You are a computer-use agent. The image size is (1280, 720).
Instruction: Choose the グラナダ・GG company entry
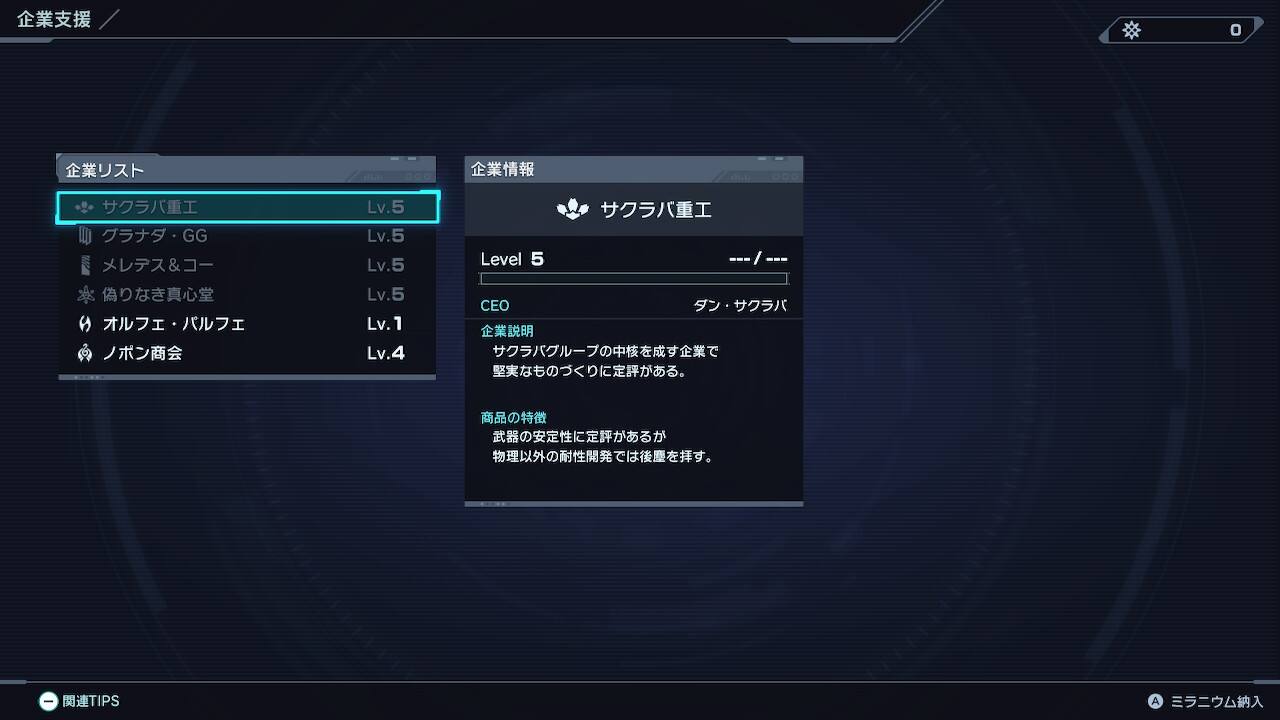tap(247, 236)
